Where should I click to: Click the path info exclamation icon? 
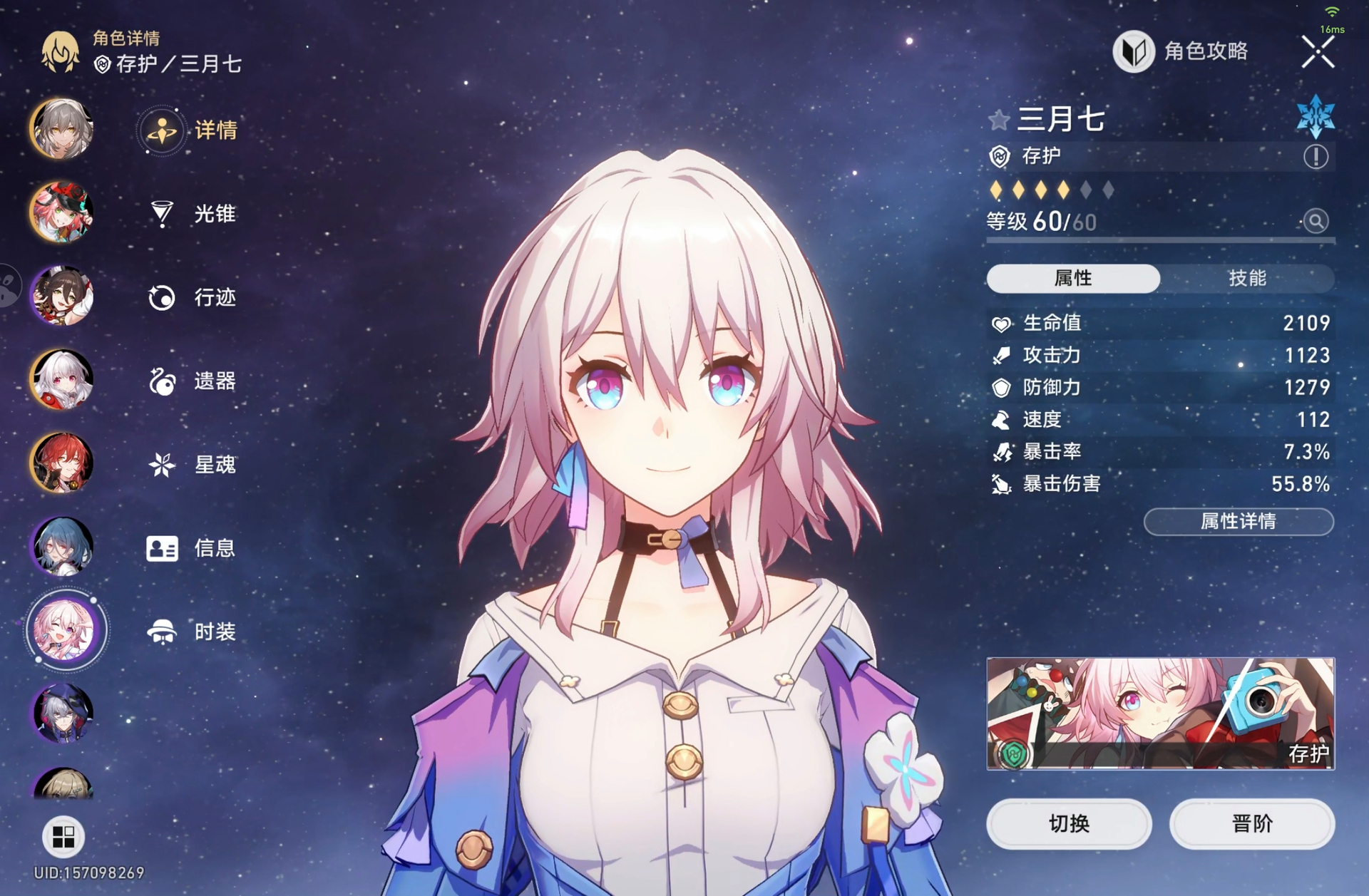coord(1316,156)
